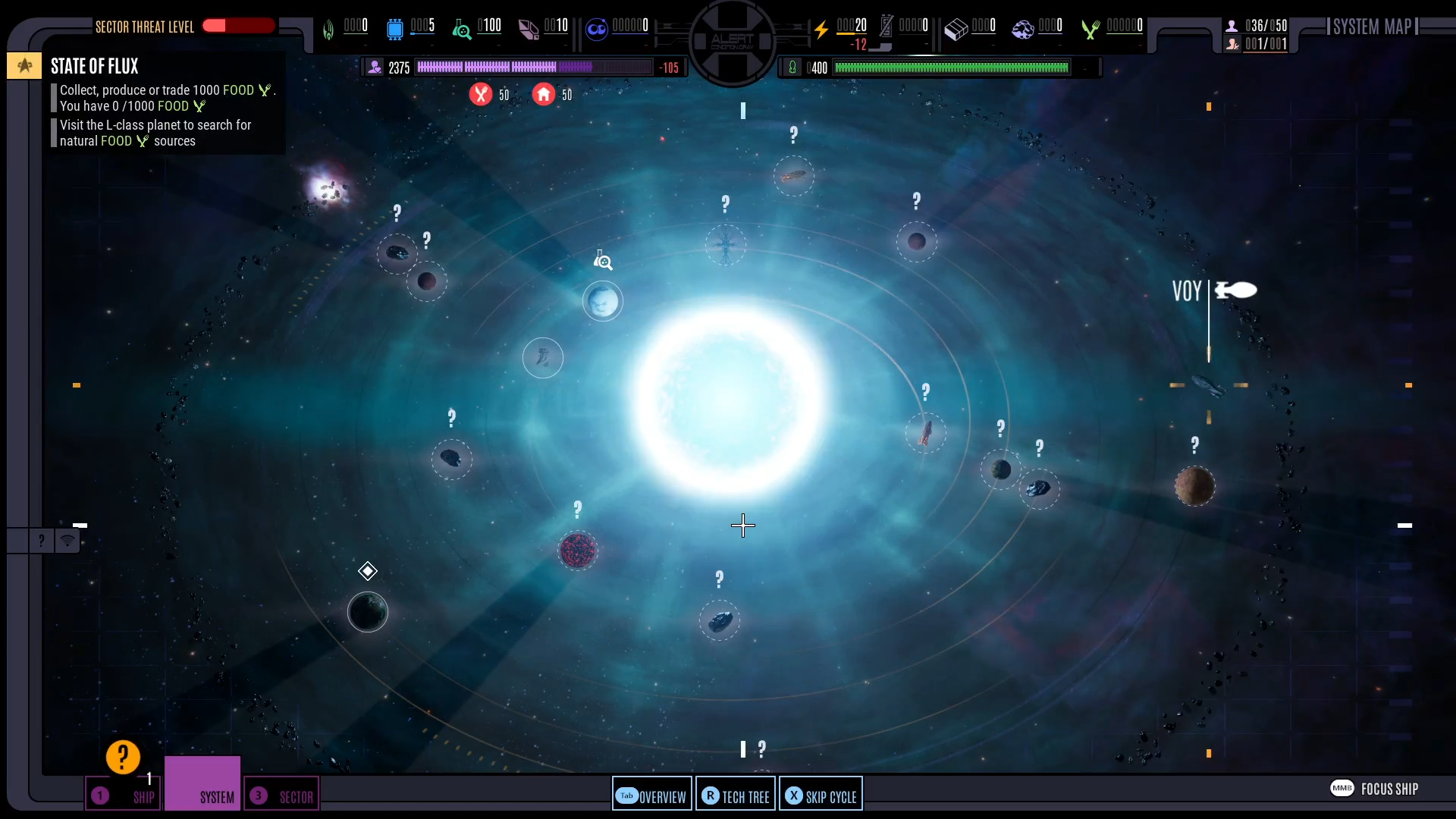
Task: Click the yellow question mark bubble bottom-left
Action: 122,756
